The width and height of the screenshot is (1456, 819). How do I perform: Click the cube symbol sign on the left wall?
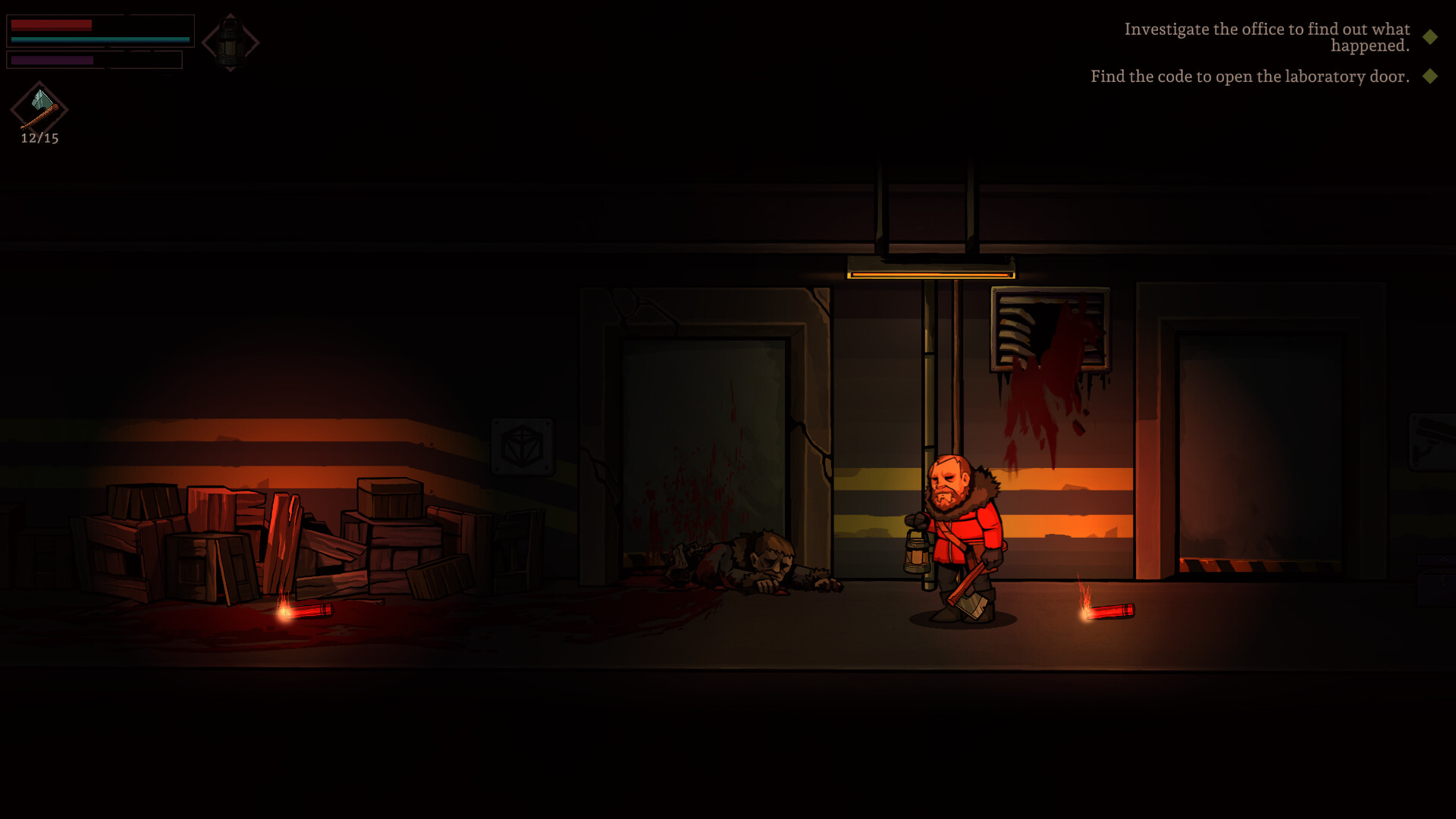click(524, 447)
